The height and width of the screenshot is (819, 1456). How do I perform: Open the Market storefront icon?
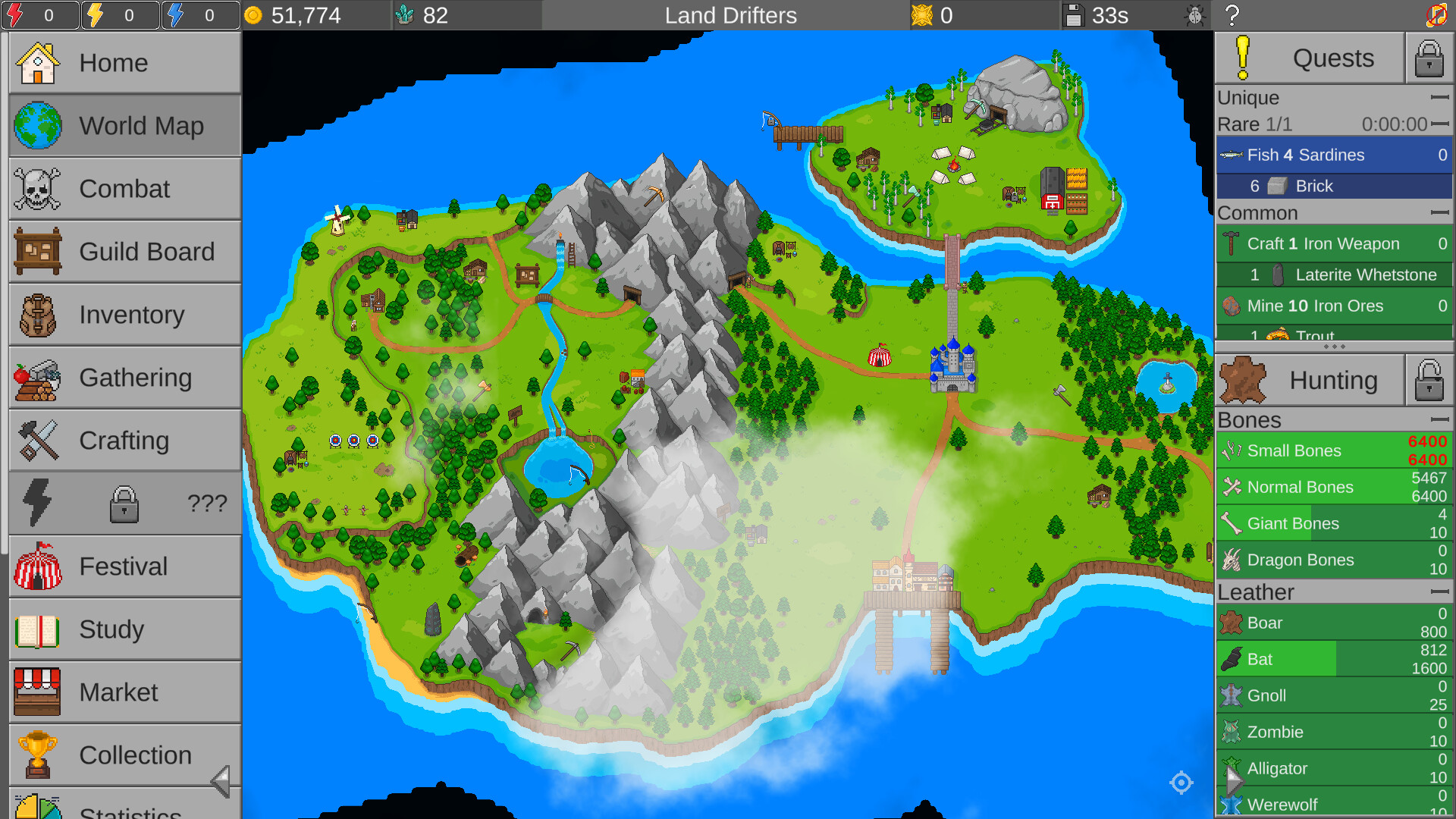tap(36, 692)
